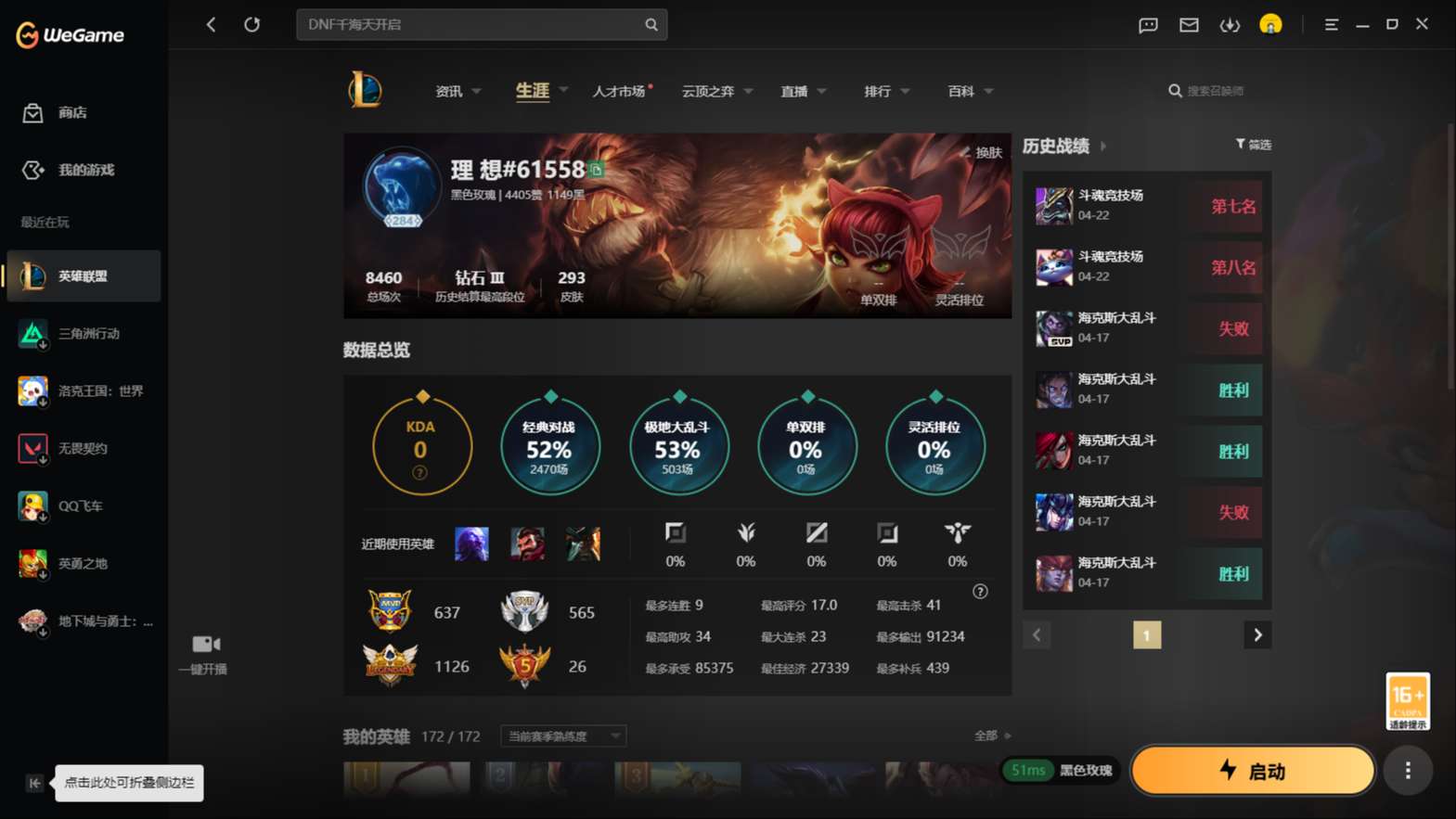Open the 当前赛季熟练度 dropdown
The width and height of the screenshot is (1456, 819).
click(x=561, y=736)
